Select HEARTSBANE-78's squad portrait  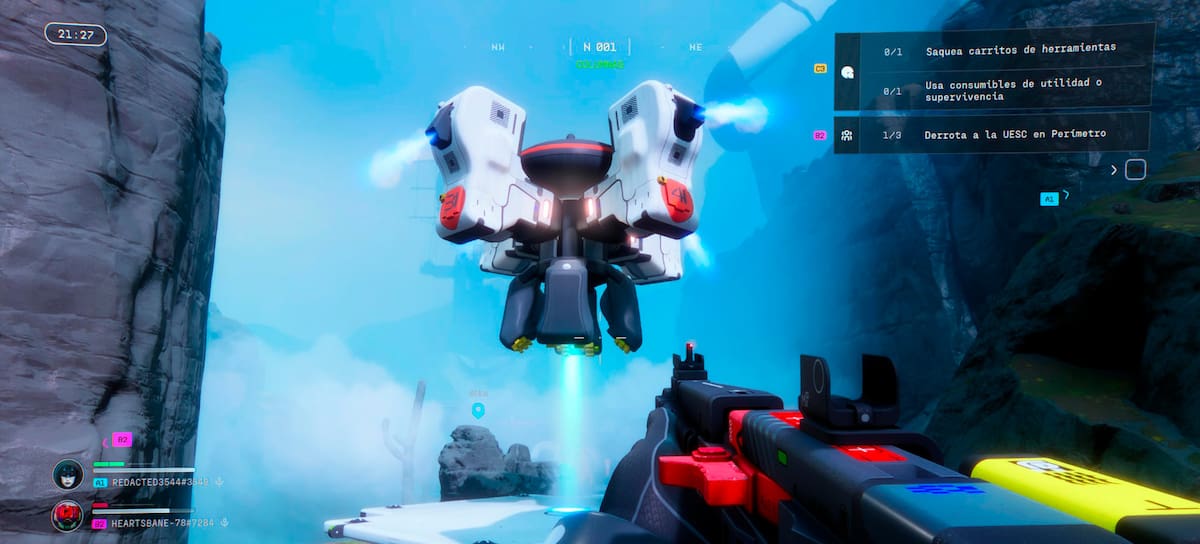68,516
